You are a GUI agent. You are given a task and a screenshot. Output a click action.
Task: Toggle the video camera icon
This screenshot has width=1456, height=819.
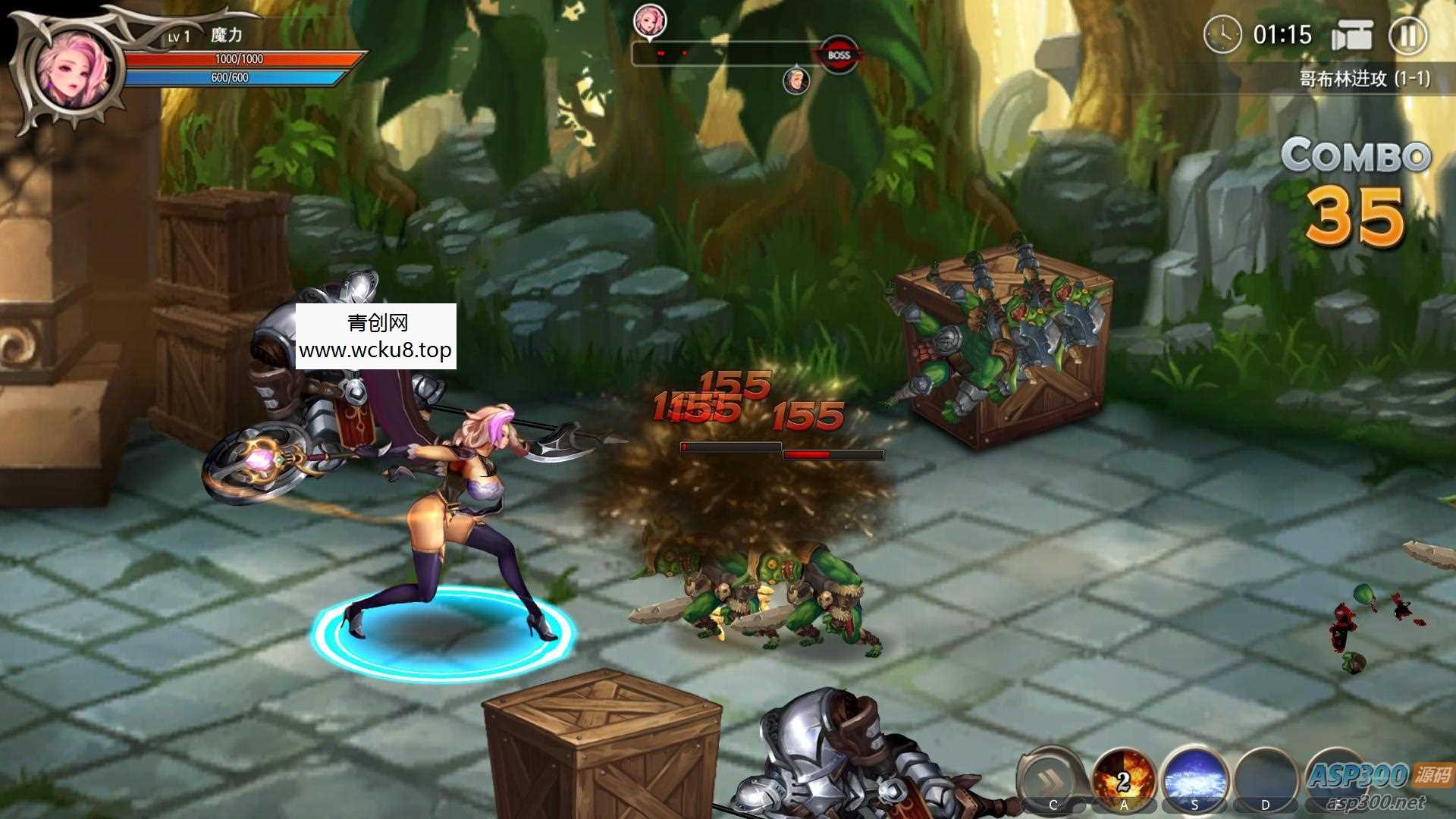(x=1352, y=36)
